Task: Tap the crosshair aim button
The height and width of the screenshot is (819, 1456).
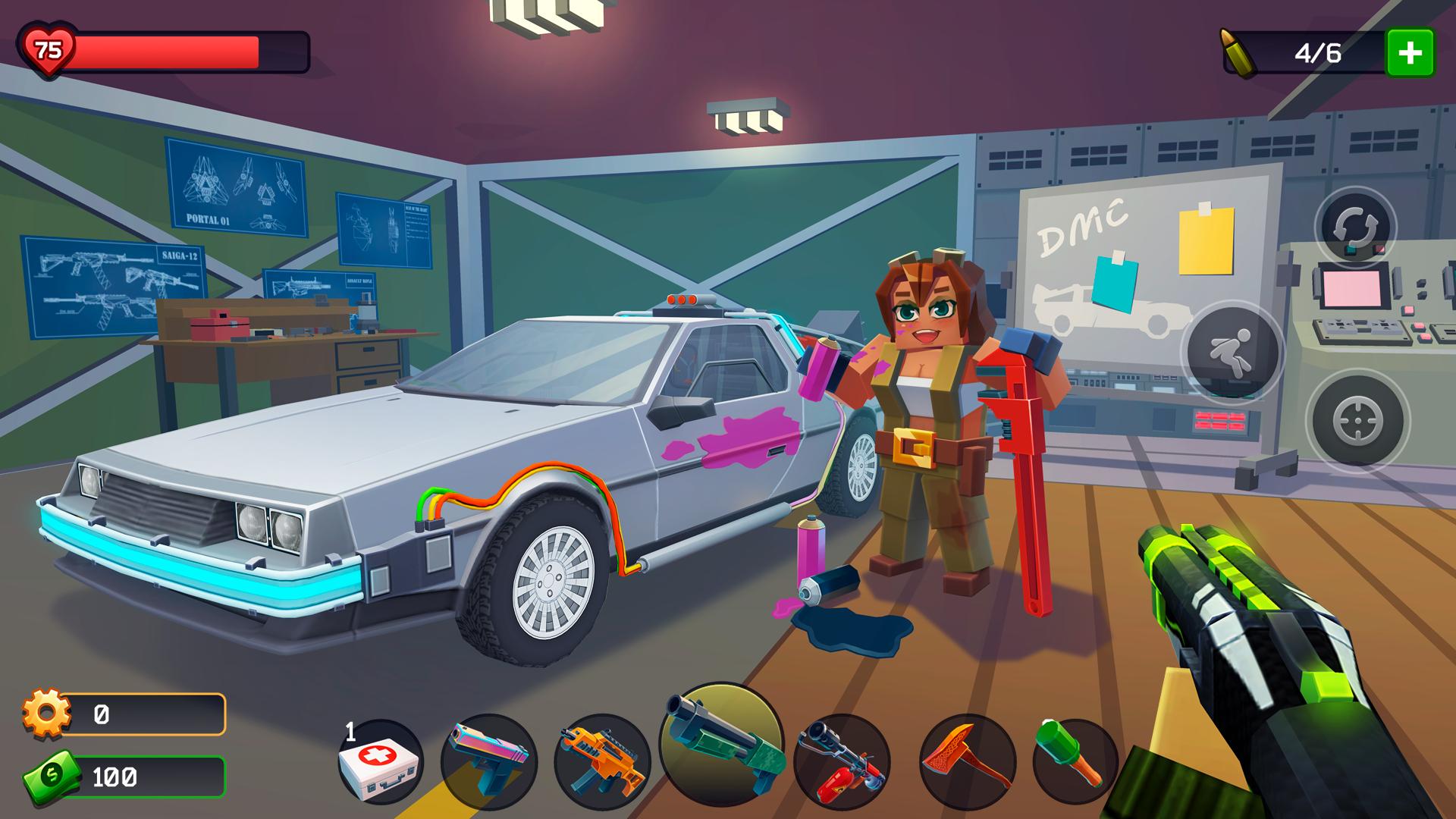Action: [x=1357, y=421]
